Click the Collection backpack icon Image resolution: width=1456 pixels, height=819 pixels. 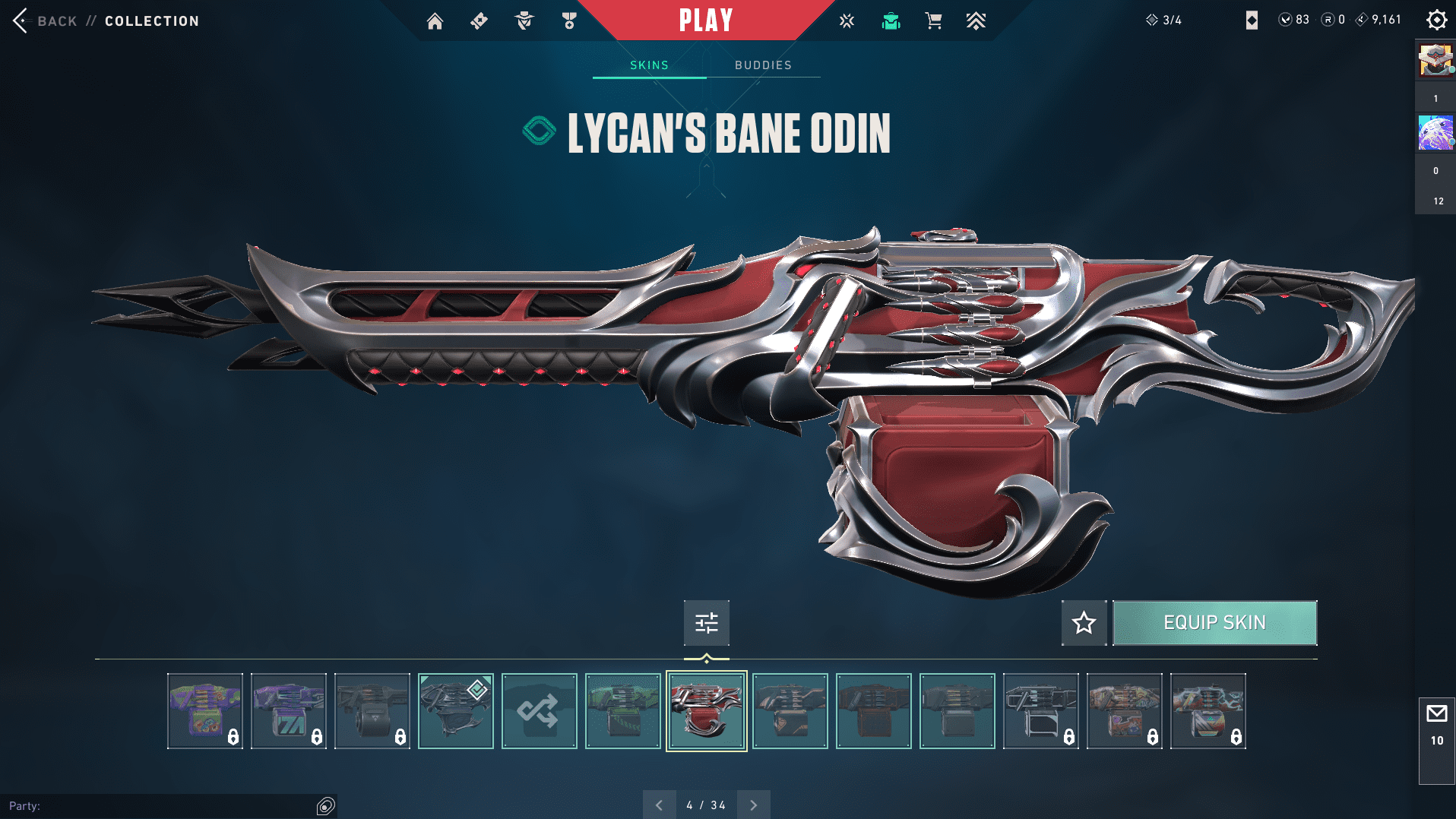(890, 21)
